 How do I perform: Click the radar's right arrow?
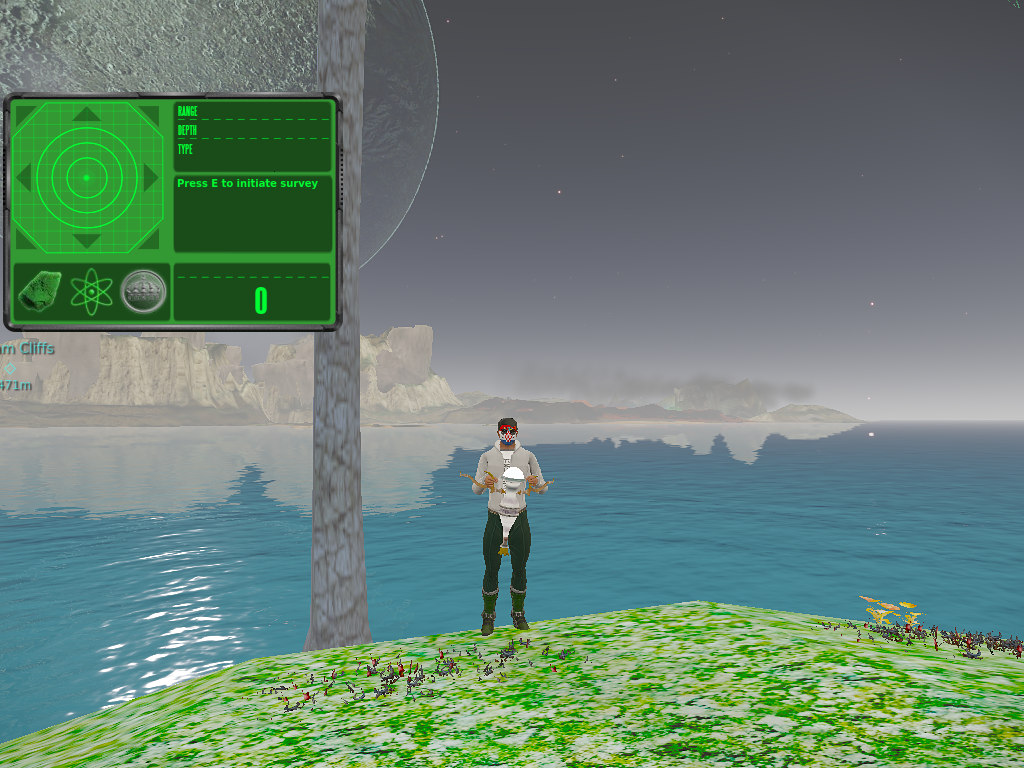[151, 178]
